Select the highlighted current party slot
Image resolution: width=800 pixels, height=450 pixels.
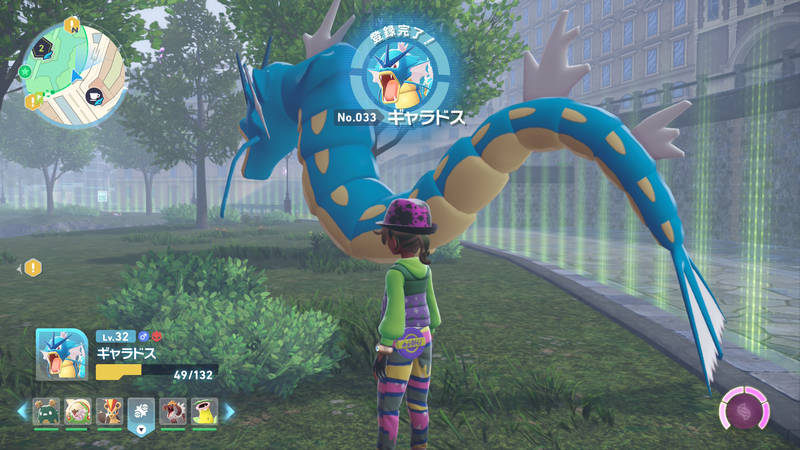(x=140, y=412)
